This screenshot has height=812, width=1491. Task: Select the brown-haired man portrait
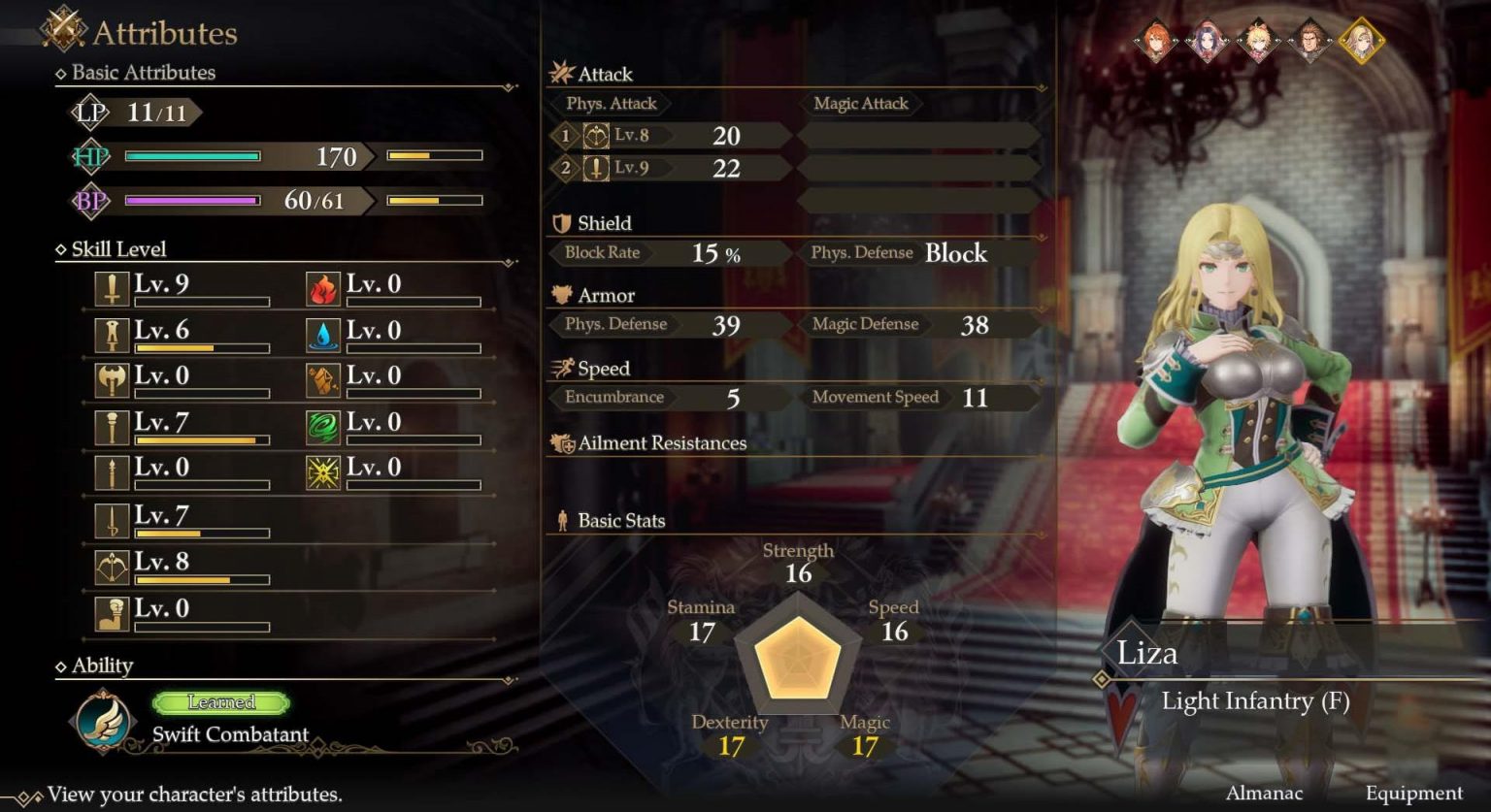point(1309,43)
